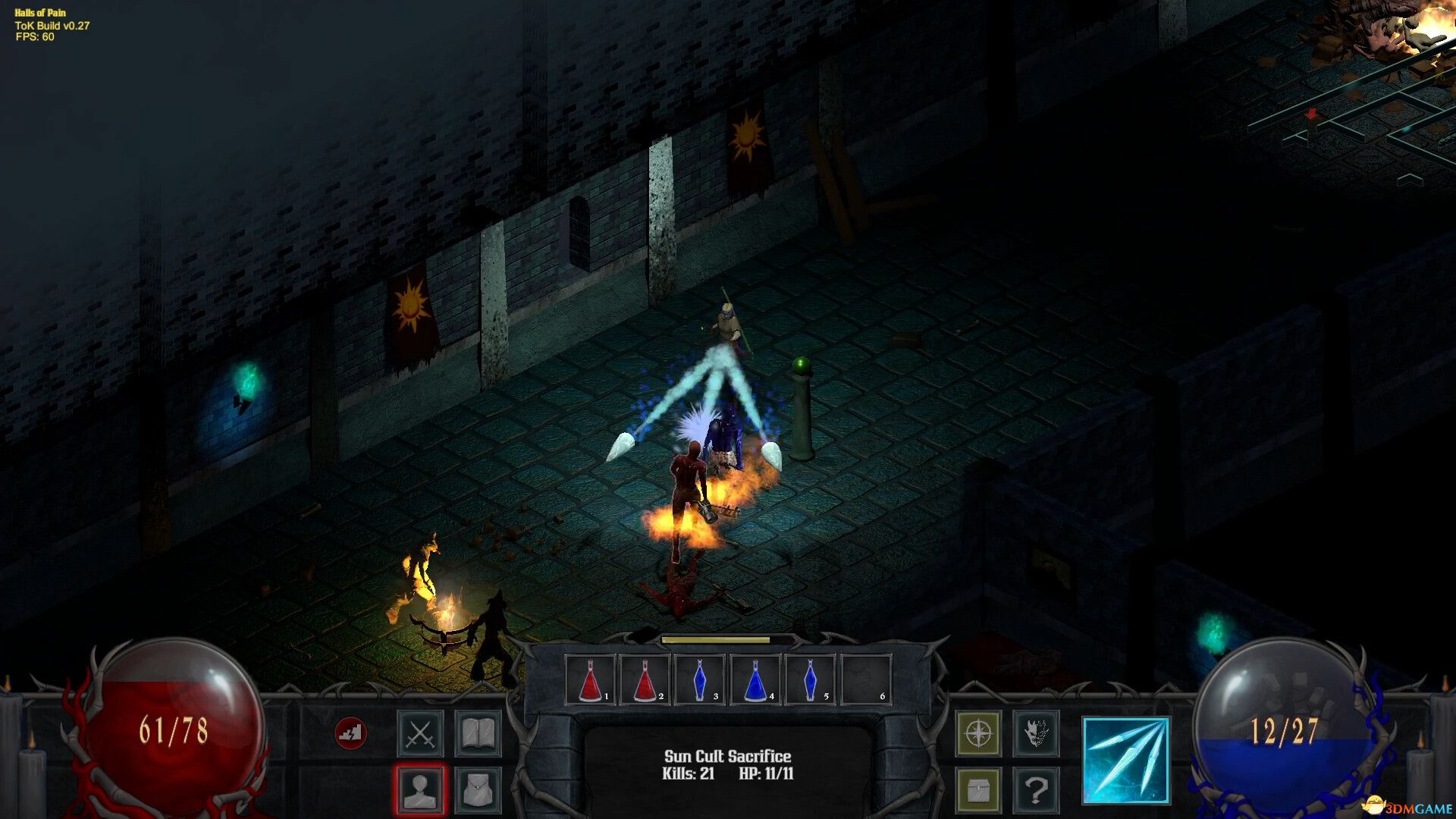The height and width of the screenshot is (819, 1456).
Task: Toggle the compass map button
Action: click(978, 734)
